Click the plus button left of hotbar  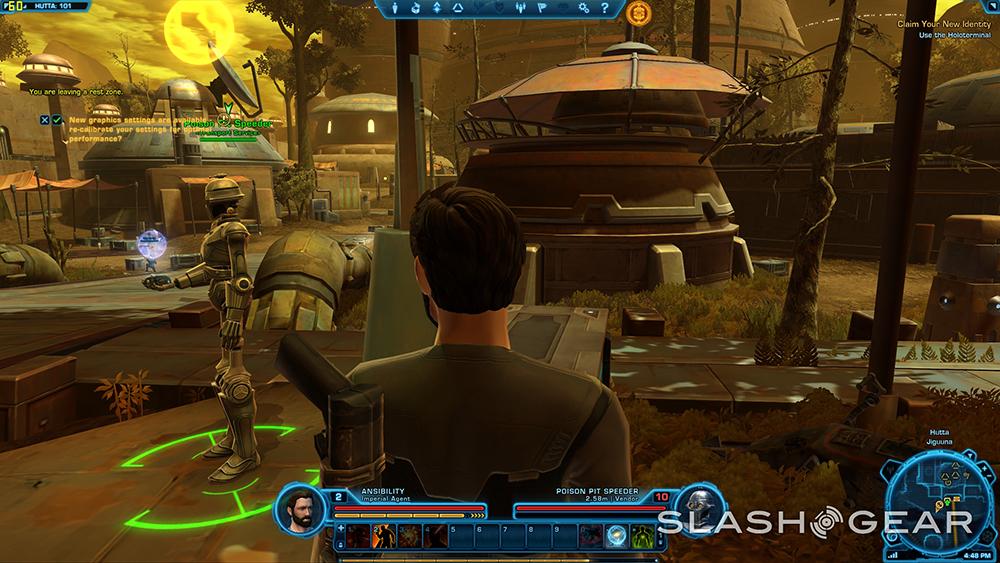[x=341, y=529]
